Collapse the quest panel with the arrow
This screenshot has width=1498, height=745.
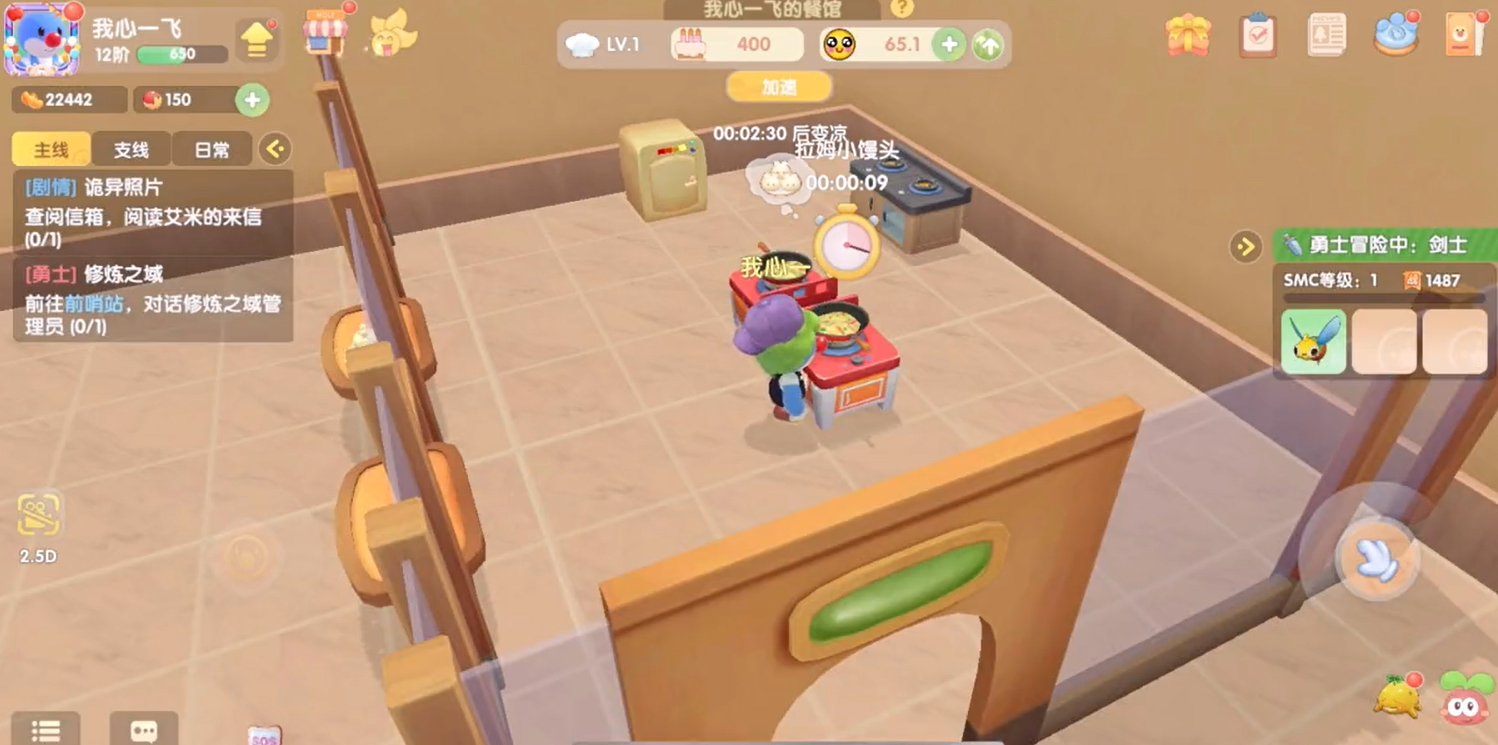coord(275,150)
